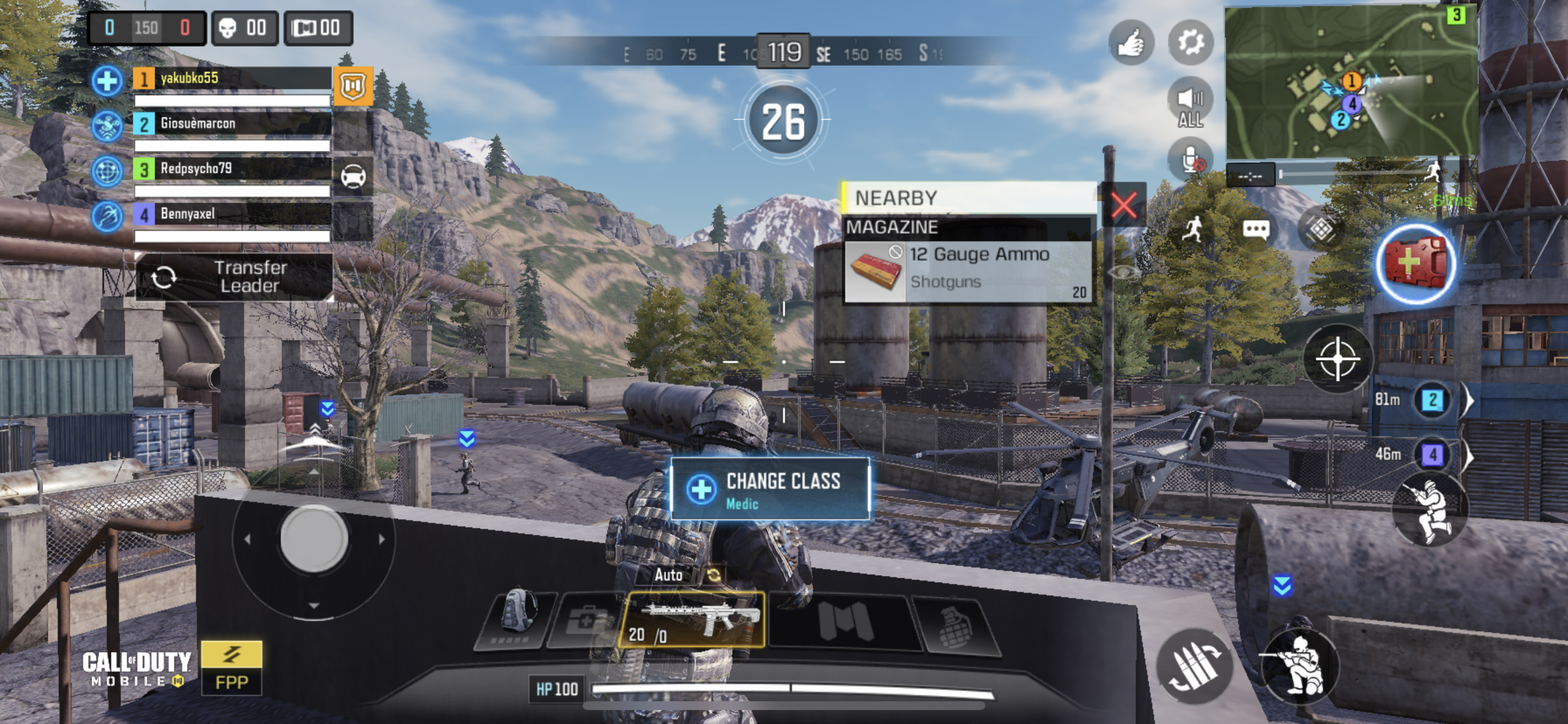This screenshot has height=724, width=1568.
Task: Open the Change Class Medic prompt
Action: [770, 489]
